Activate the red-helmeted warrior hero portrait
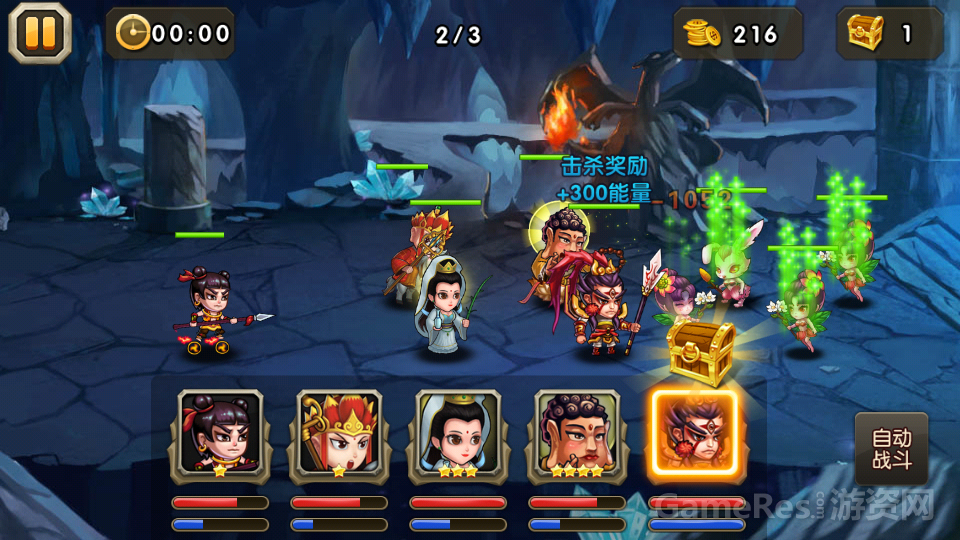This screenshot has height=540, width=960. click(339, 433)
